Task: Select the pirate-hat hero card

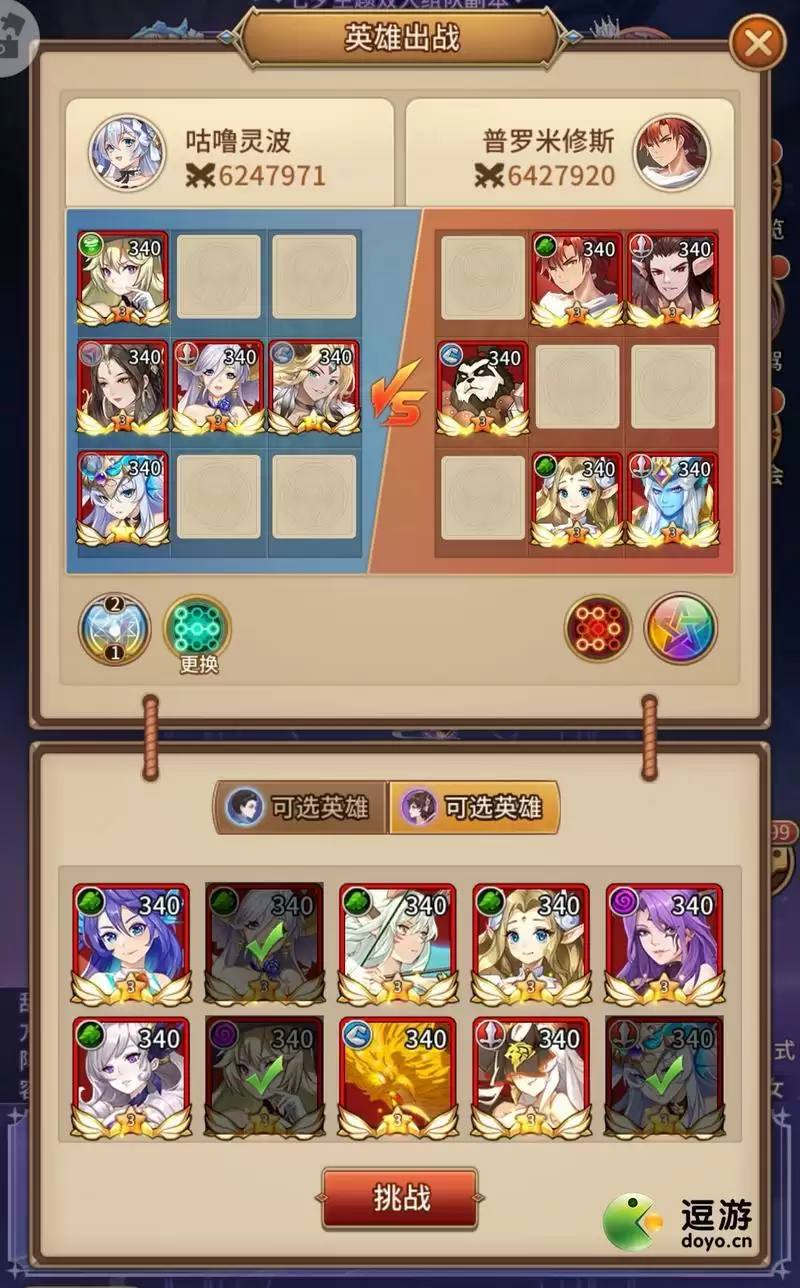Action: (530, 1077)
